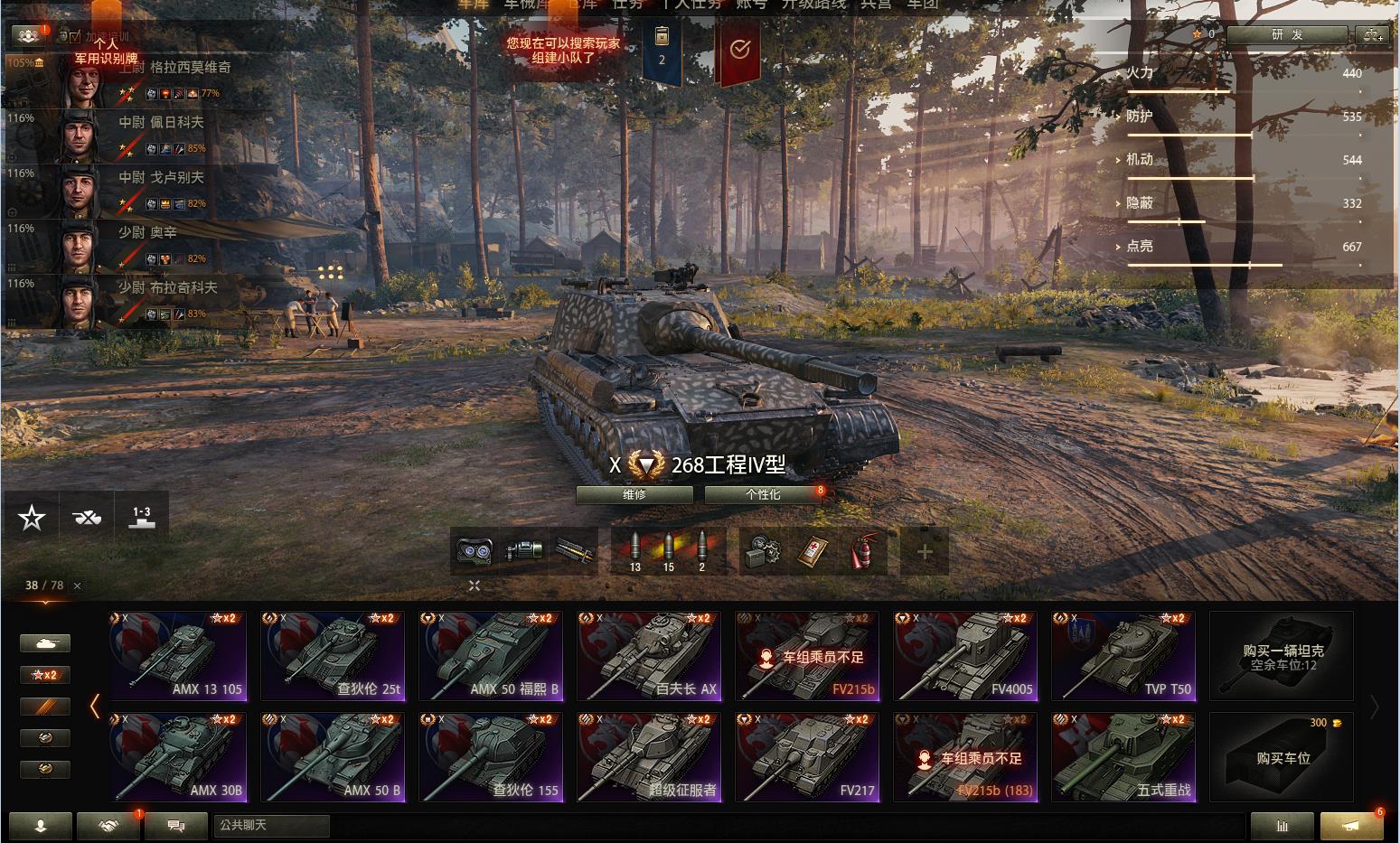Viewport: 1400px width, 843px height.
Task: Click 购买一辆坦克 to buy a tank
Action: coord(1282,656)
